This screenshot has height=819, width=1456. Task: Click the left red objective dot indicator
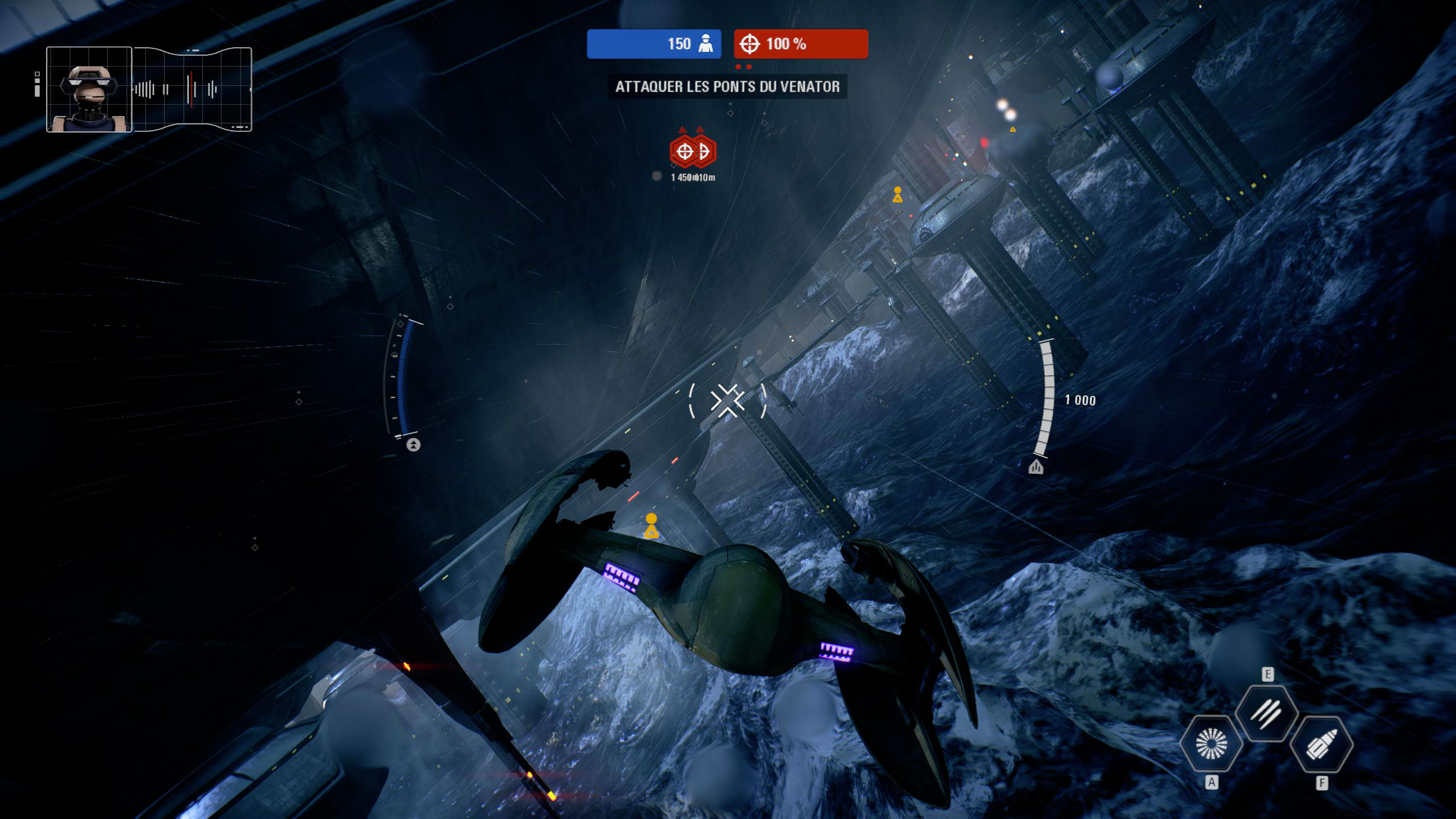(x=738, y=67)
